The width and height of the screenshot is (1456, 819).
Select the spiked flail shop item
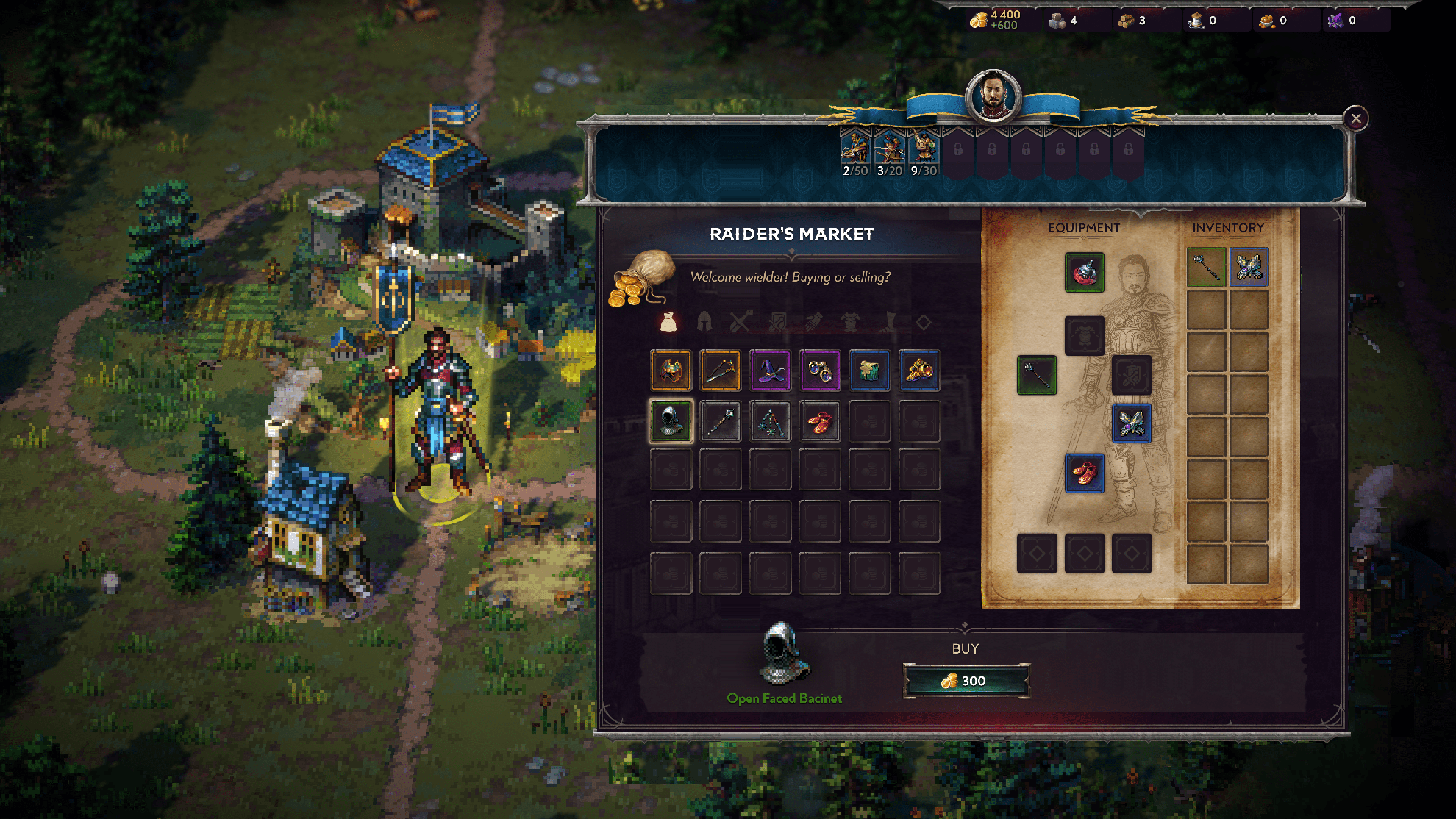pos(720,421)
